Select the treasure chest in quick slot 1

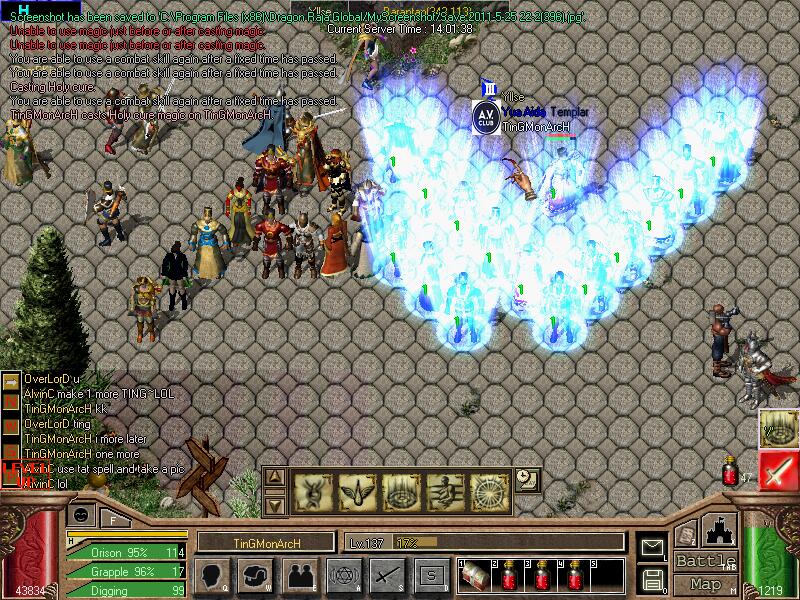tap(475, 575)
